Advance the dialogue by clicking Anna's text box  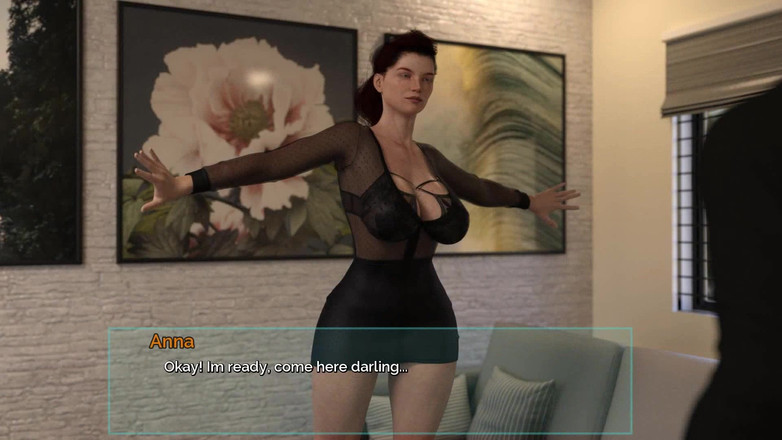(370, 380)
